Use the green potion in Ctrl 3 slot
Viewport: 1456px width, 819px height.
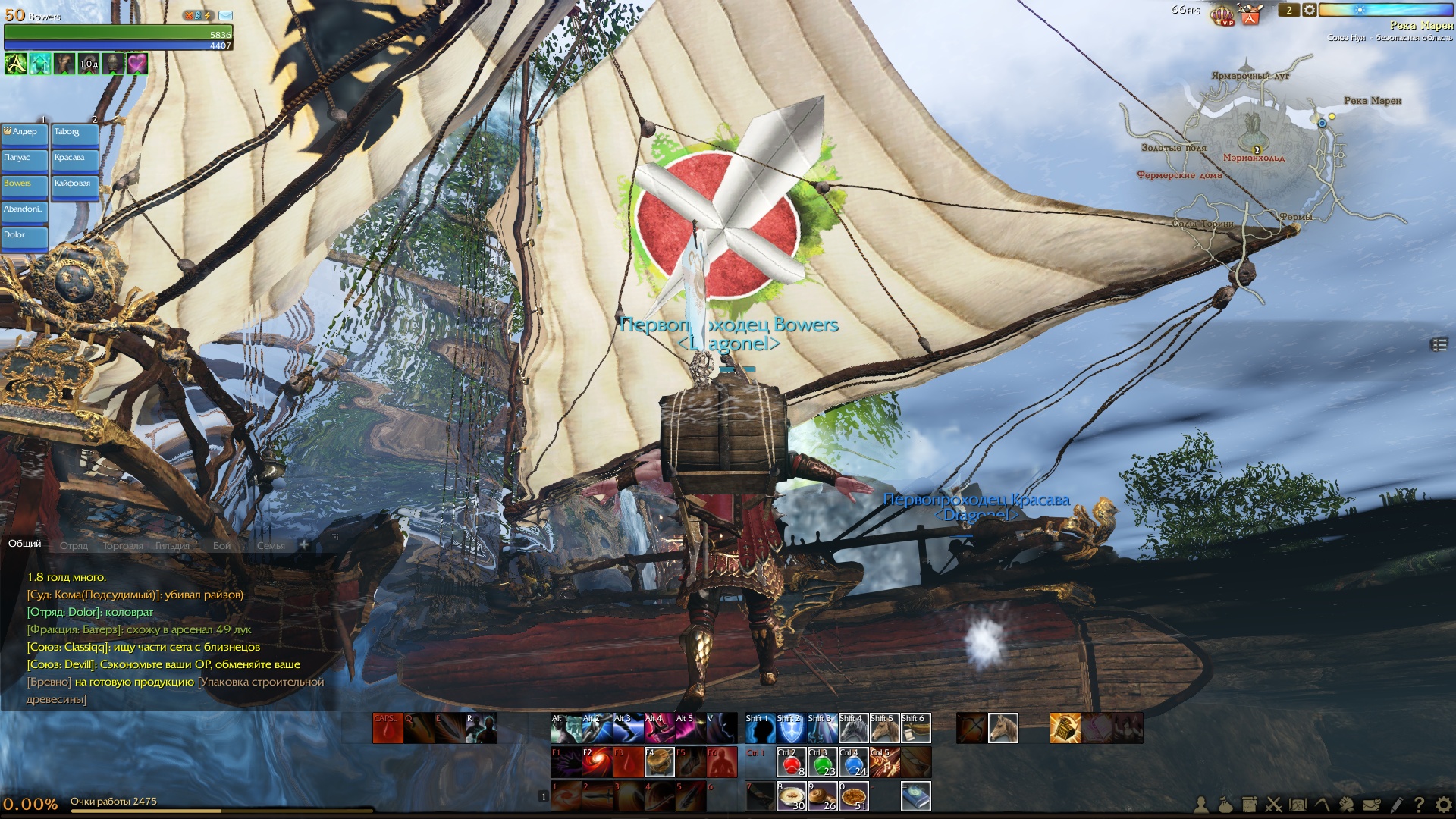pos(823,763)
